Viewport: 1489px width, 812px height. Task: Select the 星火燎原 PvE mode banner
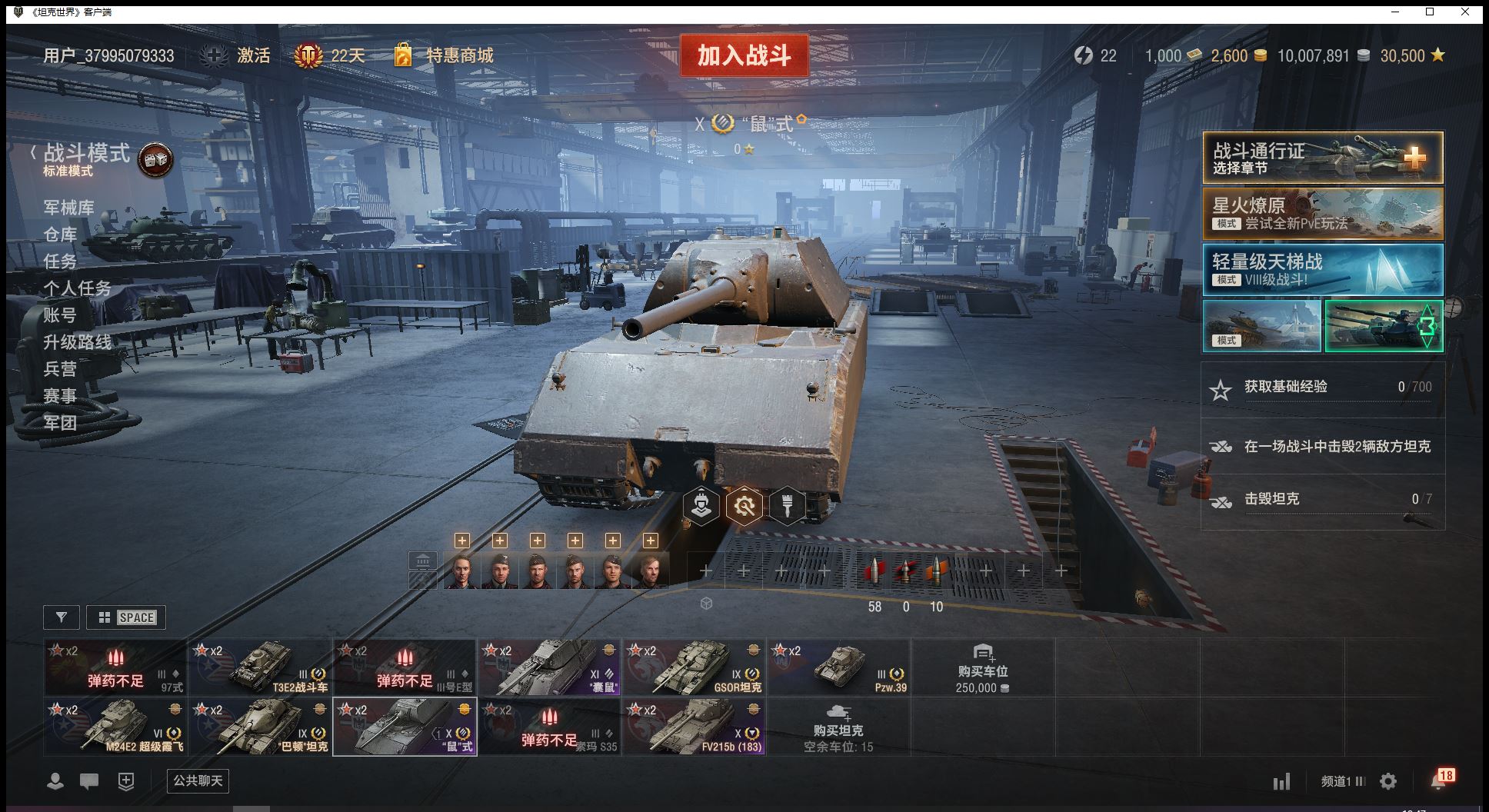point(1322,214)
